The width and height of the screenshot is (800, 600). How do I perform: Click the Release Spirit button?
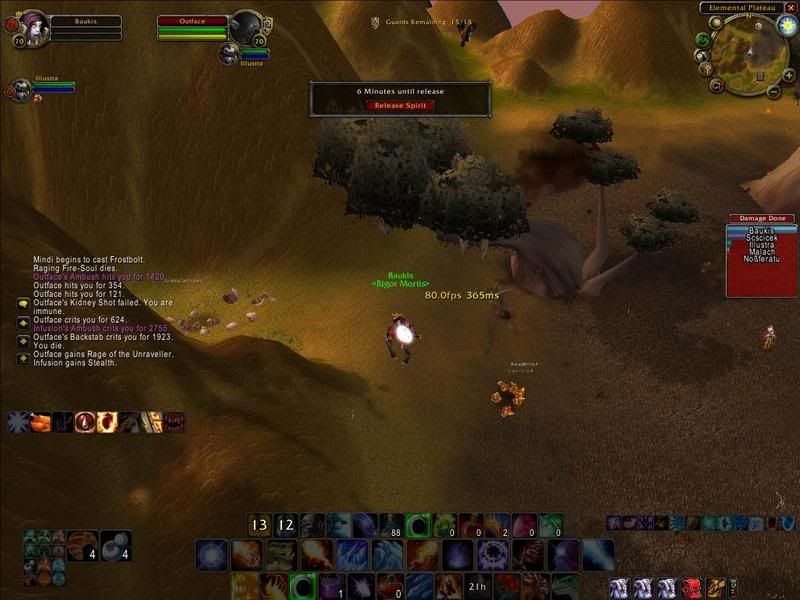pyautogui.click(x=400, y=105)
